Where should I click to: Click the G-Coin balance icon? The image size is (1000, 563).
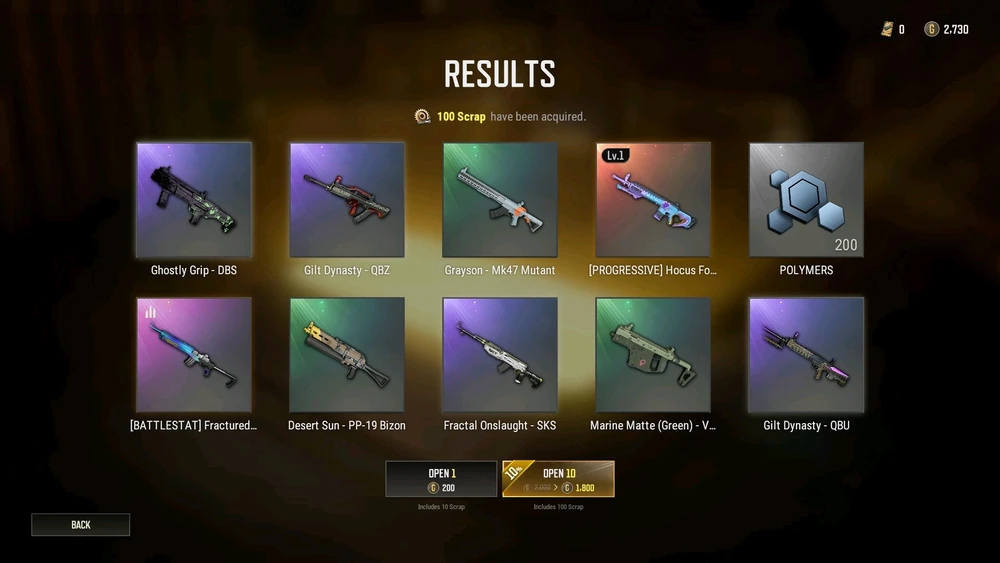931,29
